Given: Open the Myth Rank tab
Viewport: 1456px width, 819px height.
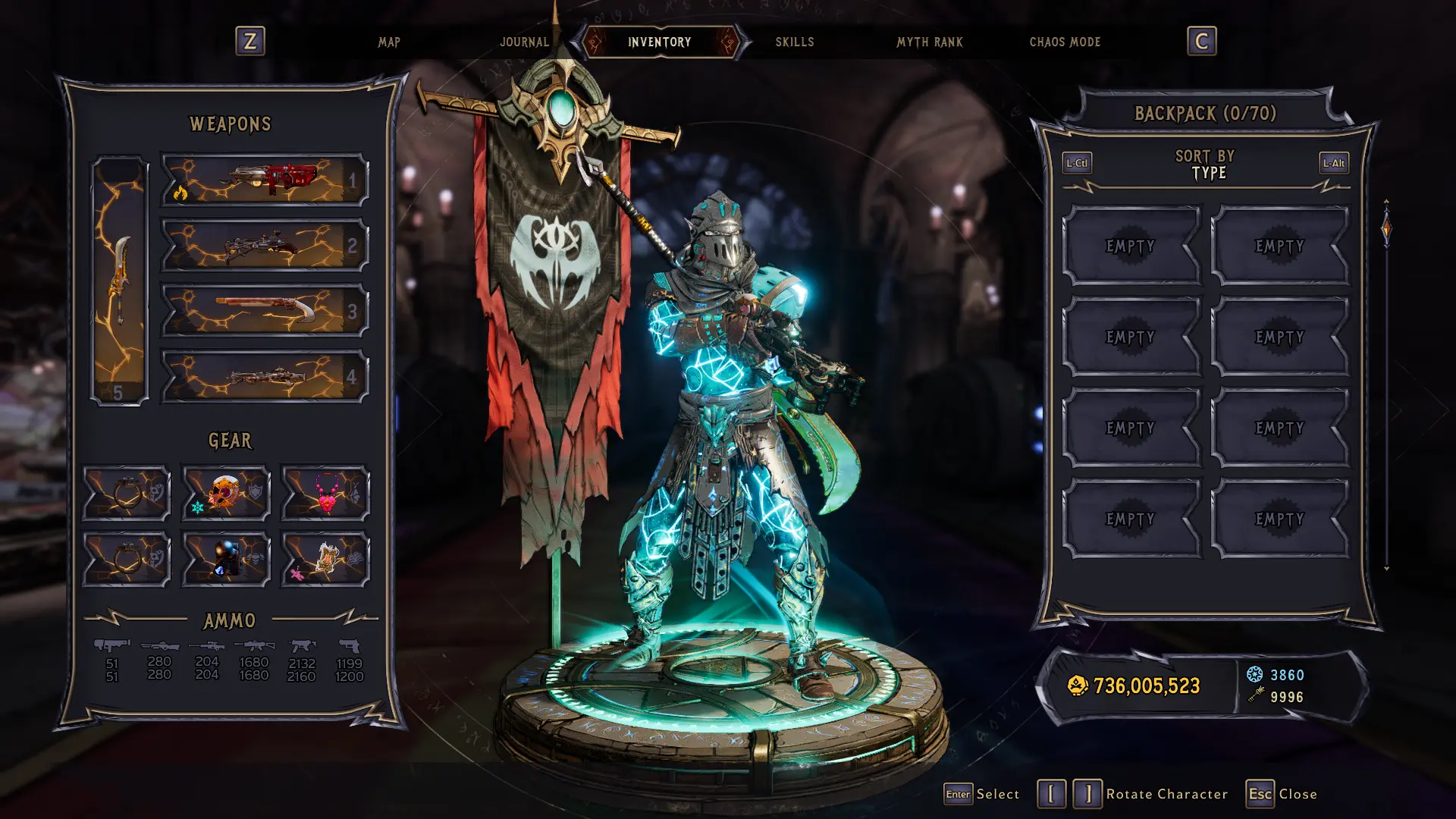Looking at the screenshot, I should coord(929,42).
